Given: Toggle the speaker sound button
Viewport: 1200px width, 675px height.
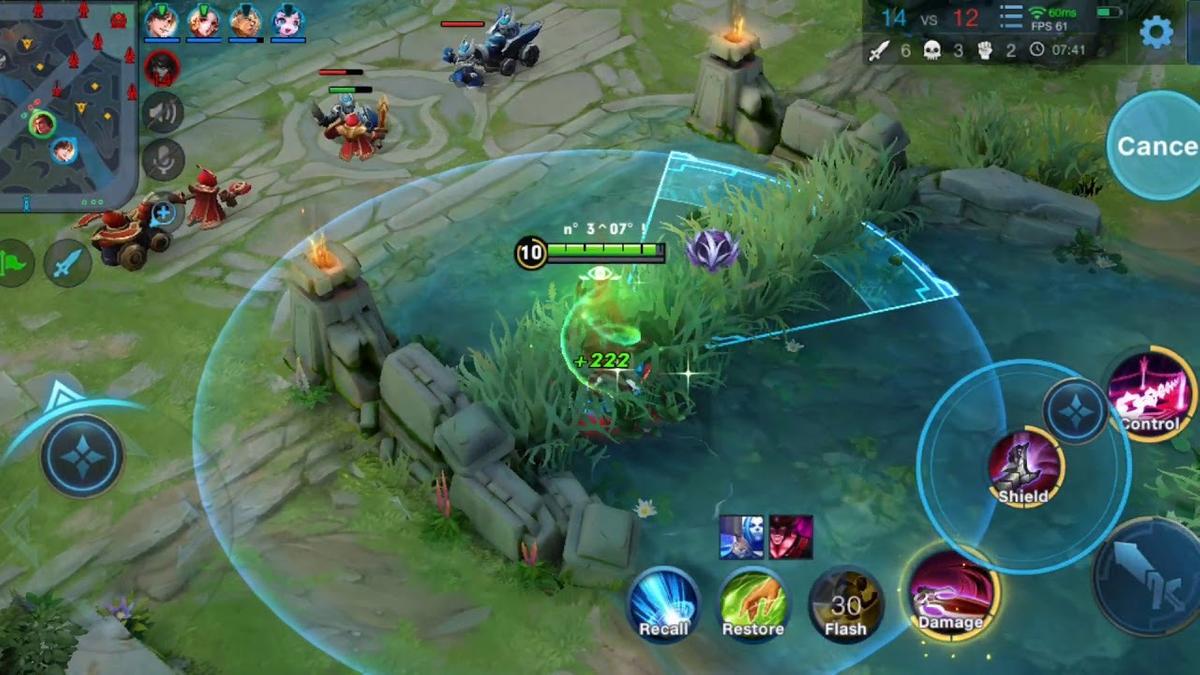Looking at the screenshot, I should 162,113.
